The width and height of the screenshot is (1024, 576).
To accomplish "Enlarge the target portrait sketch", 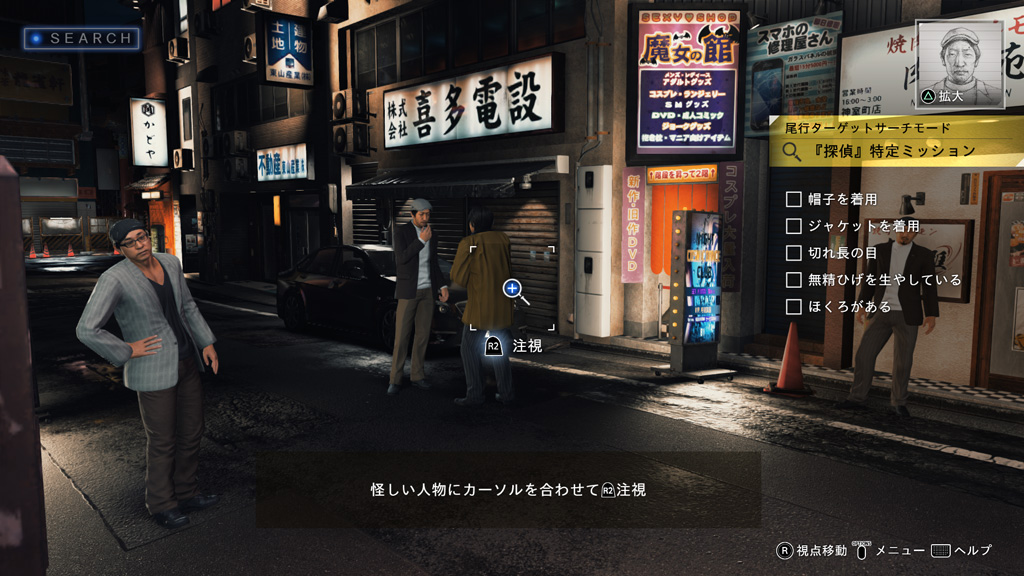I will (x=959, y=64).
